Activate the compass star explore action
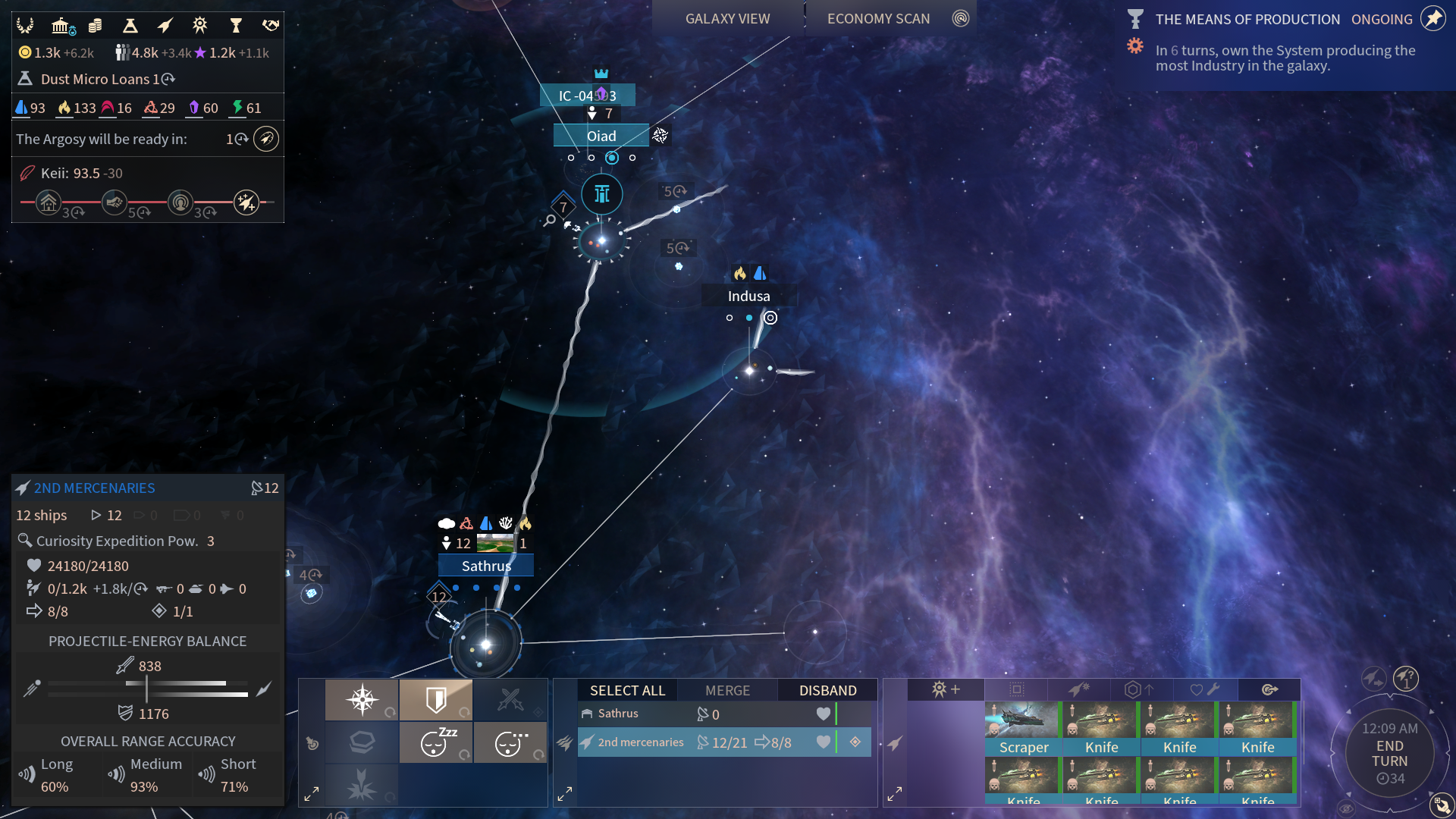This screenshot has height=819, width=1456. (362, 699)
